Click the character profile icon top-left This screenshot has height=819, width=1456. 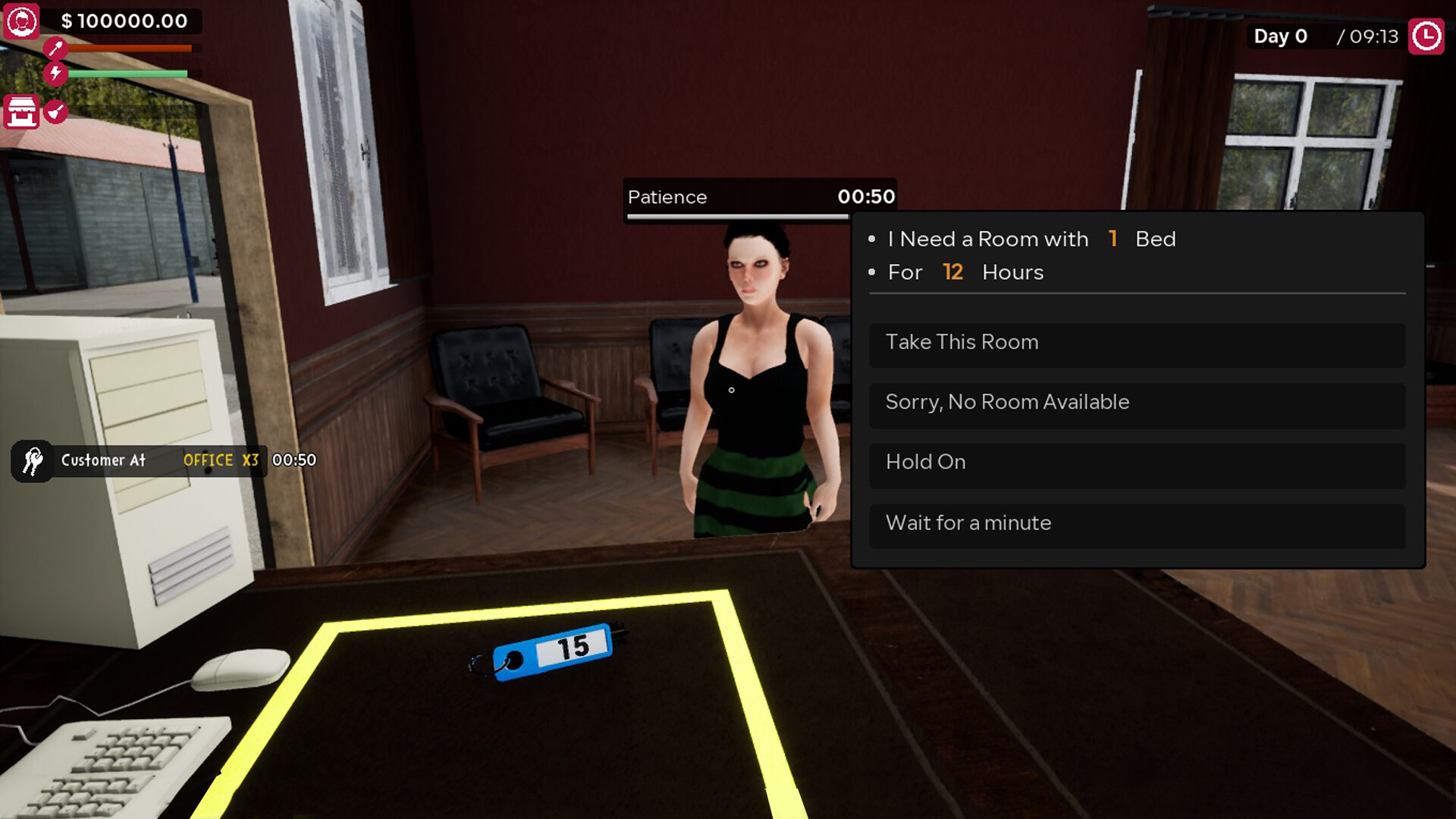click(23, 22)
